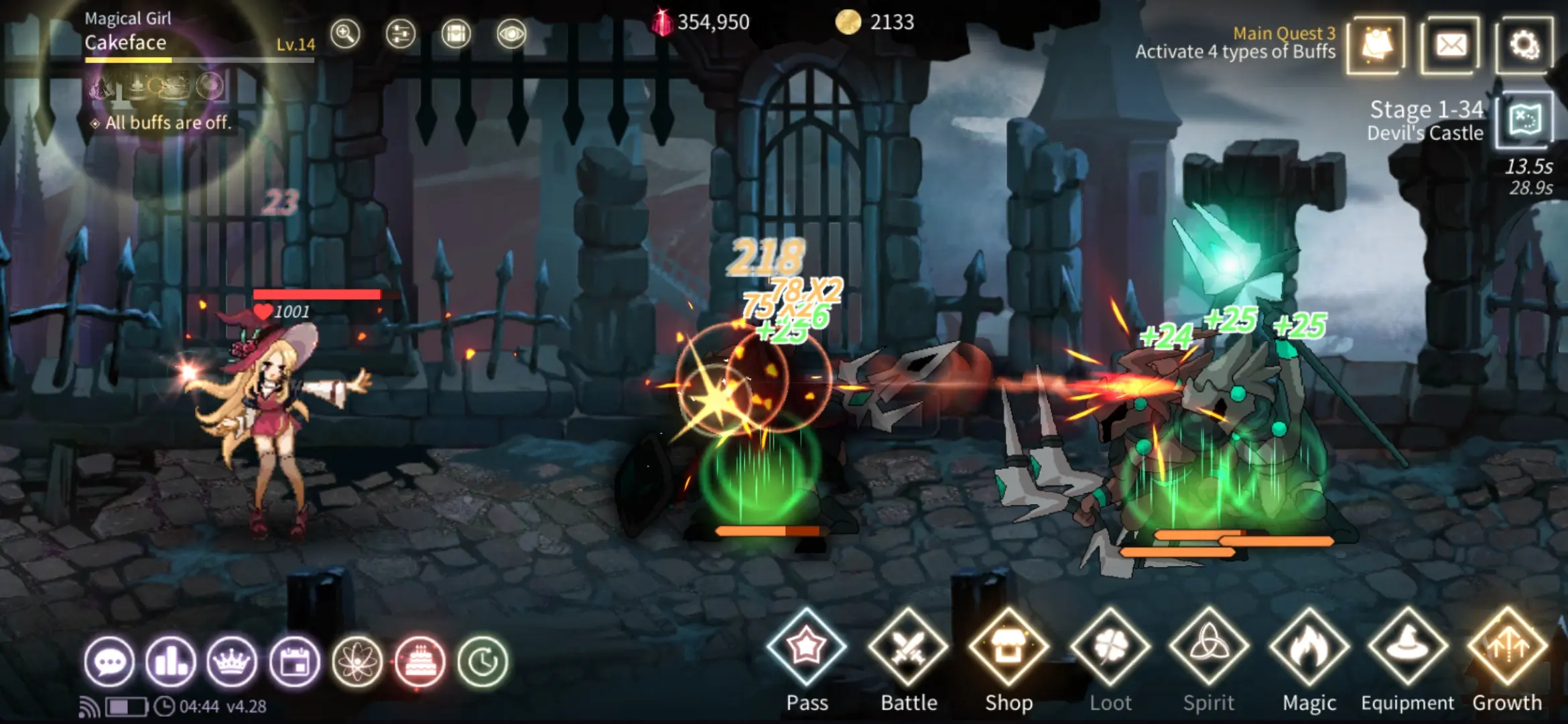Open the Spirit menu
Image resolution: width=1568 pixels, height=724 pixels.
point(1209,648)
